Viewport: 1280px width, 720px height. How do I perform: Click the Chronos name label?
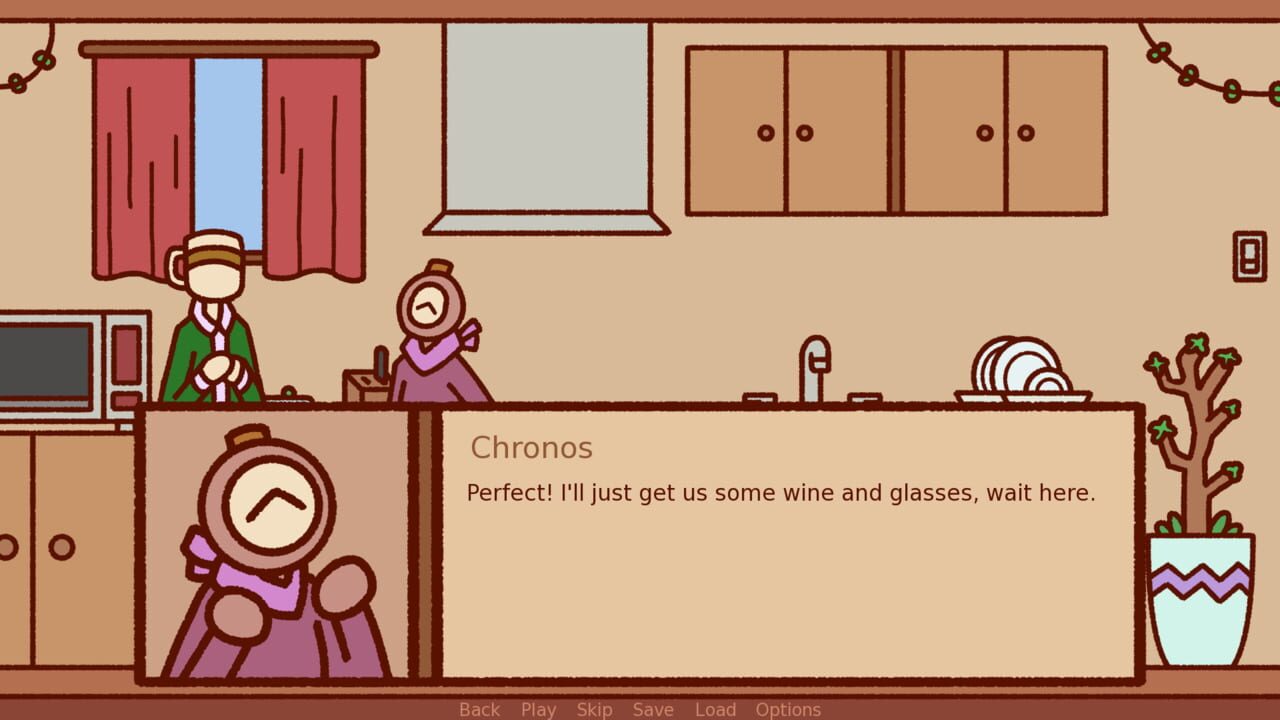[x=531, y=448]
